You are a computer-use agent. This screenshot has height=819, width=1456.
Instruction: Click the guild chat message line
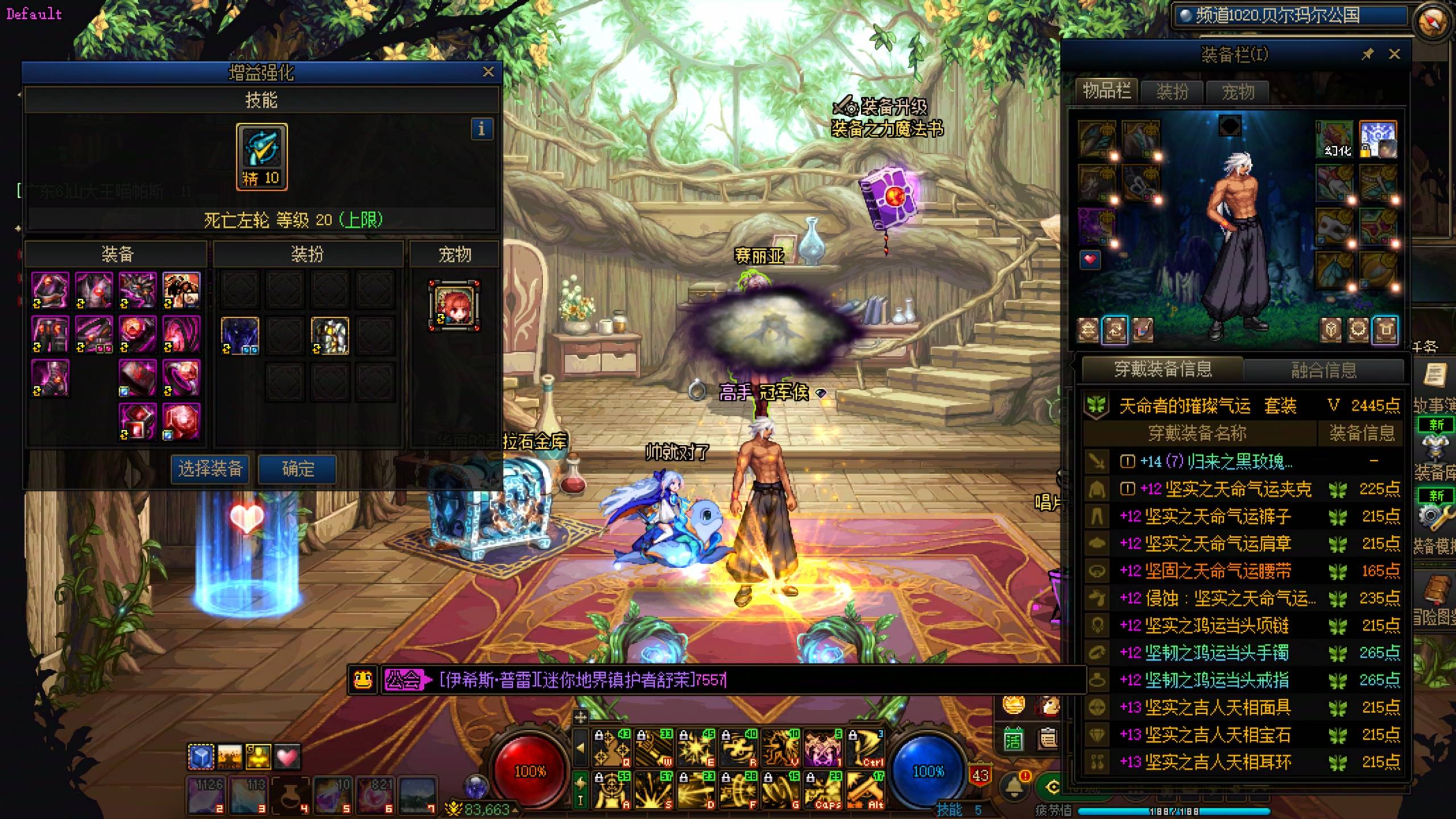(x=583, y=680)
